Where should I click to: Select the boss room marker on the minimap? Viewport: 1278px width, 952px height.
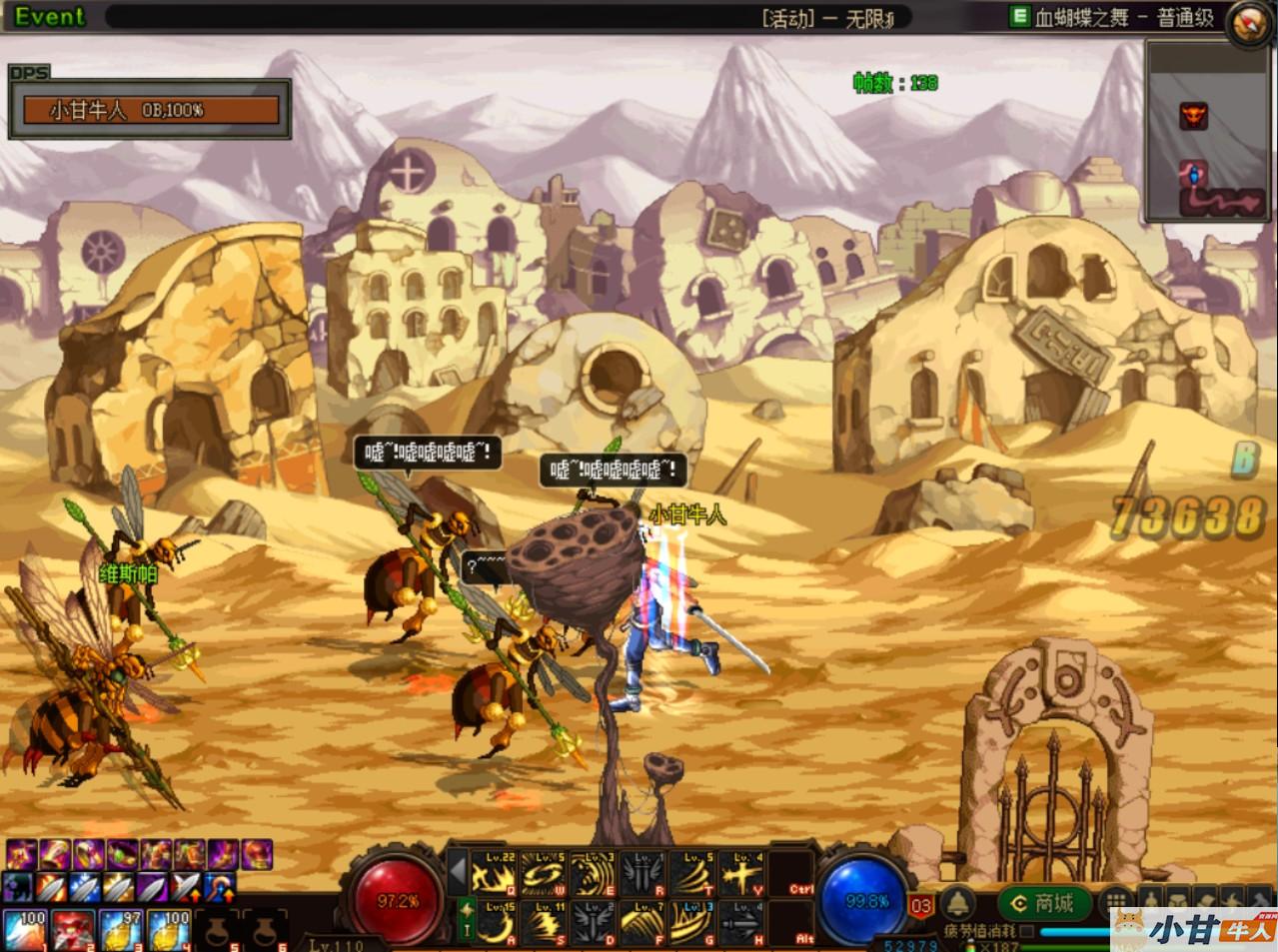[1193, 115]
